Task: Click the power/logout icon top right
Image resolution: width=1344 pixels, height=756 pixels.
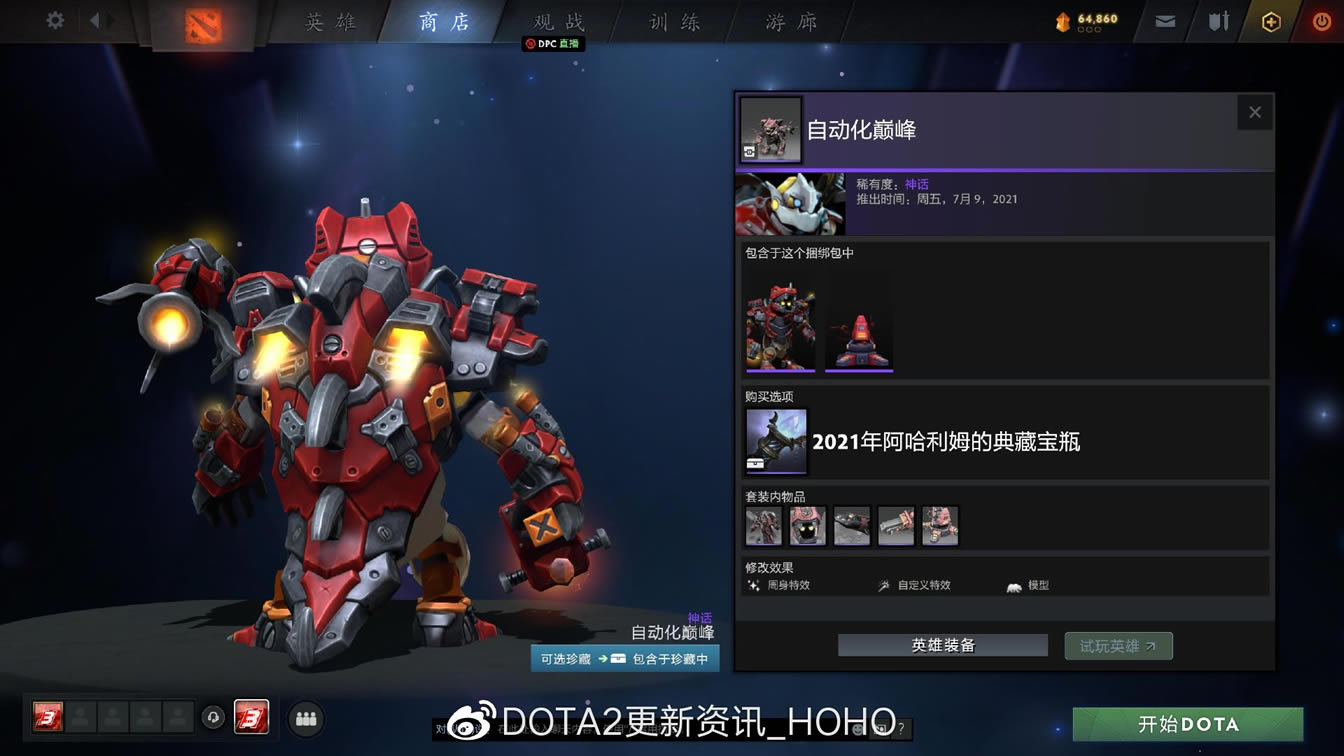Action: point(1322,20)
